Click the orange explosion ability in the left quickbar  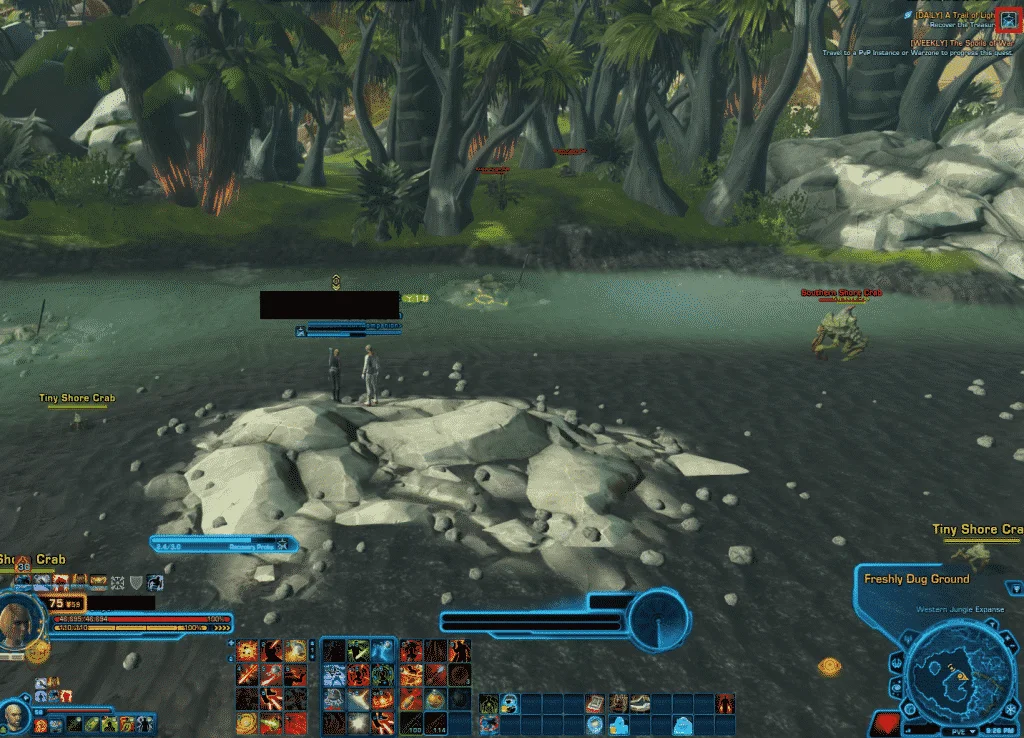246,651
